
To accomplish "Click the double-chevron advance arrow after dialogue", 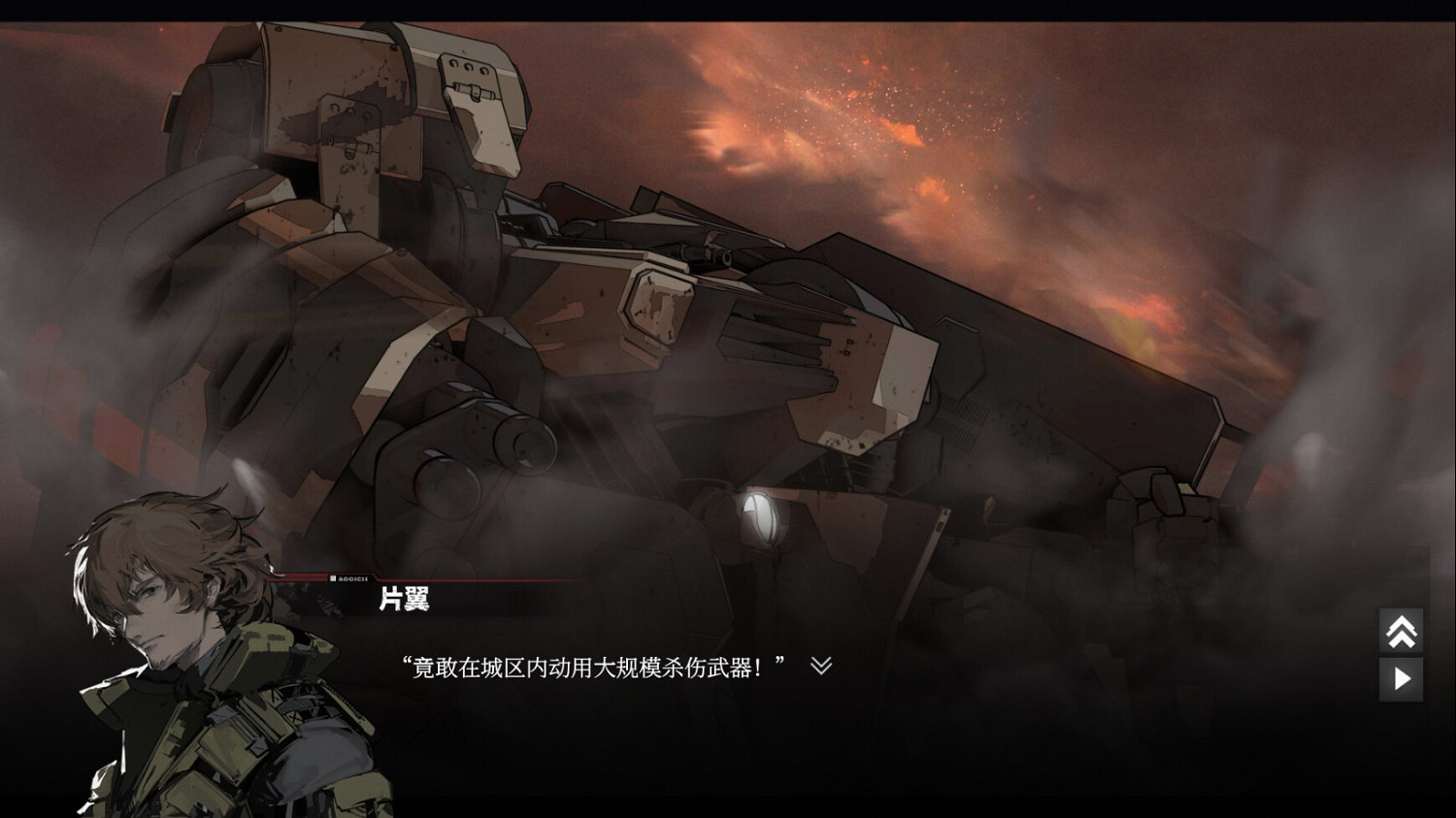I will [x=820, y=666].
